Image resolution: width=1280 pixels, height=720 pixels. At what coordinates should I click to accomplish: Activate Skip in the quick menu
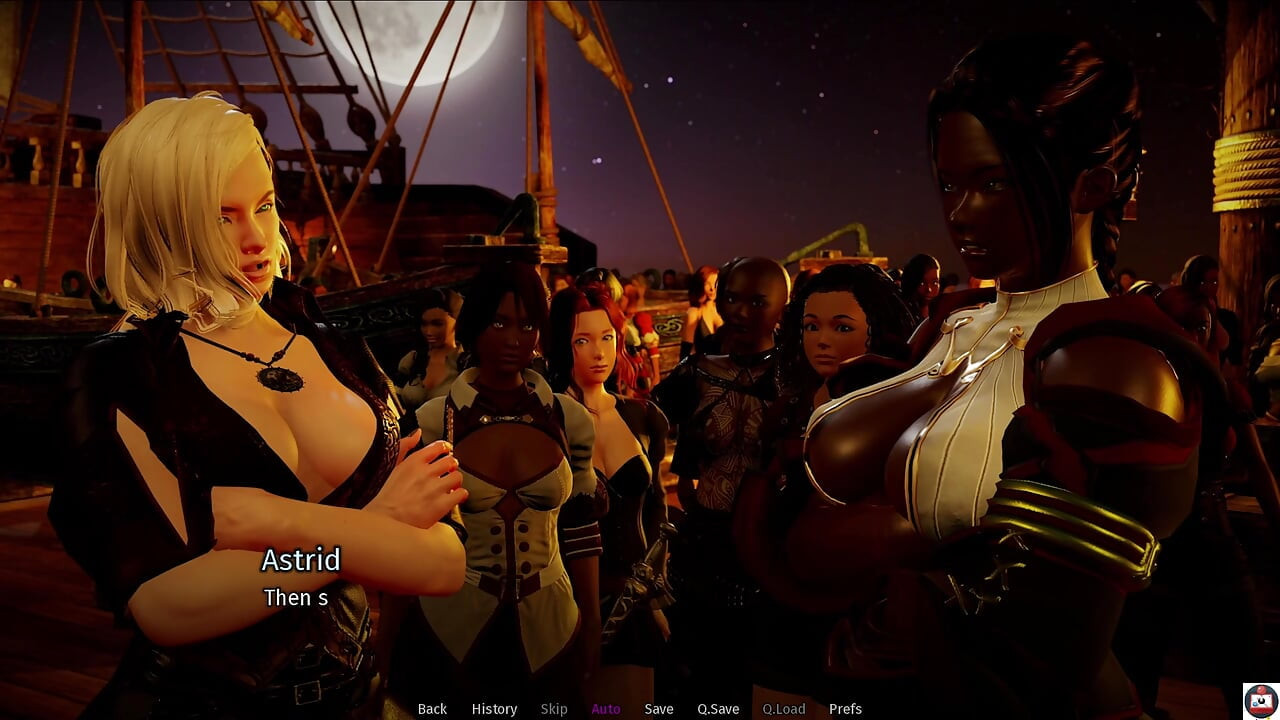pos(554,709)
